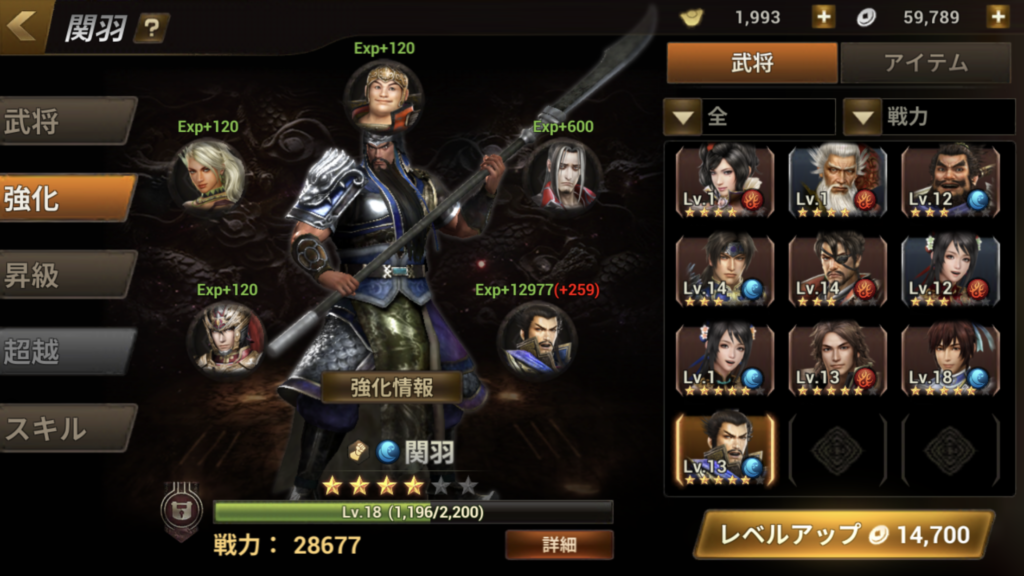
Task: Select the highlighted Lv.13 officer card
Action: pos(725,448)
